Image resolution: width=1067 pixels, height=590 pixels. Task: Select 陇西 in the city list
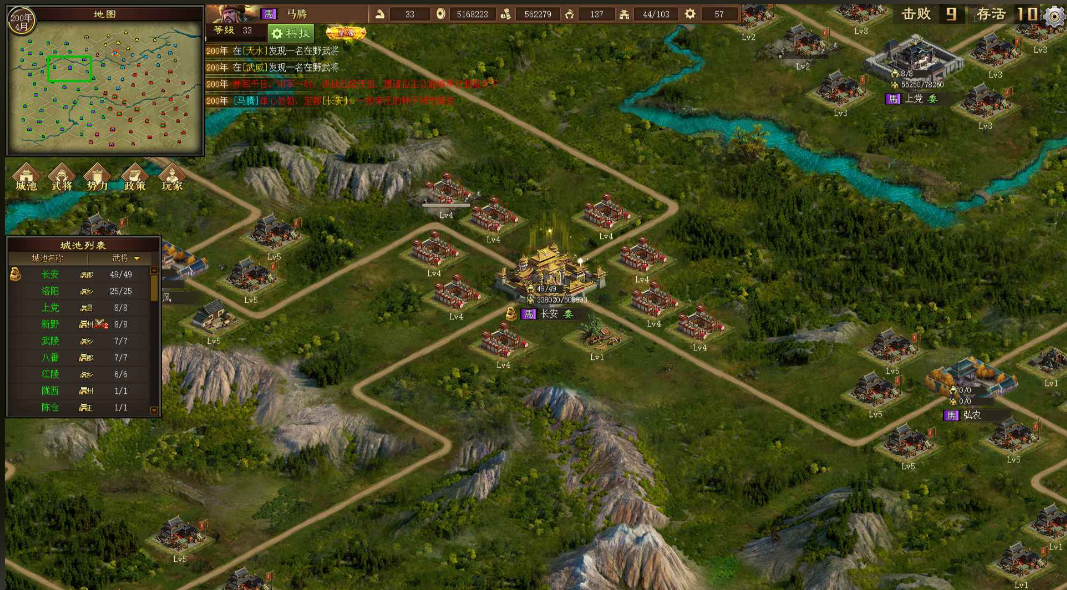[50, 391]
